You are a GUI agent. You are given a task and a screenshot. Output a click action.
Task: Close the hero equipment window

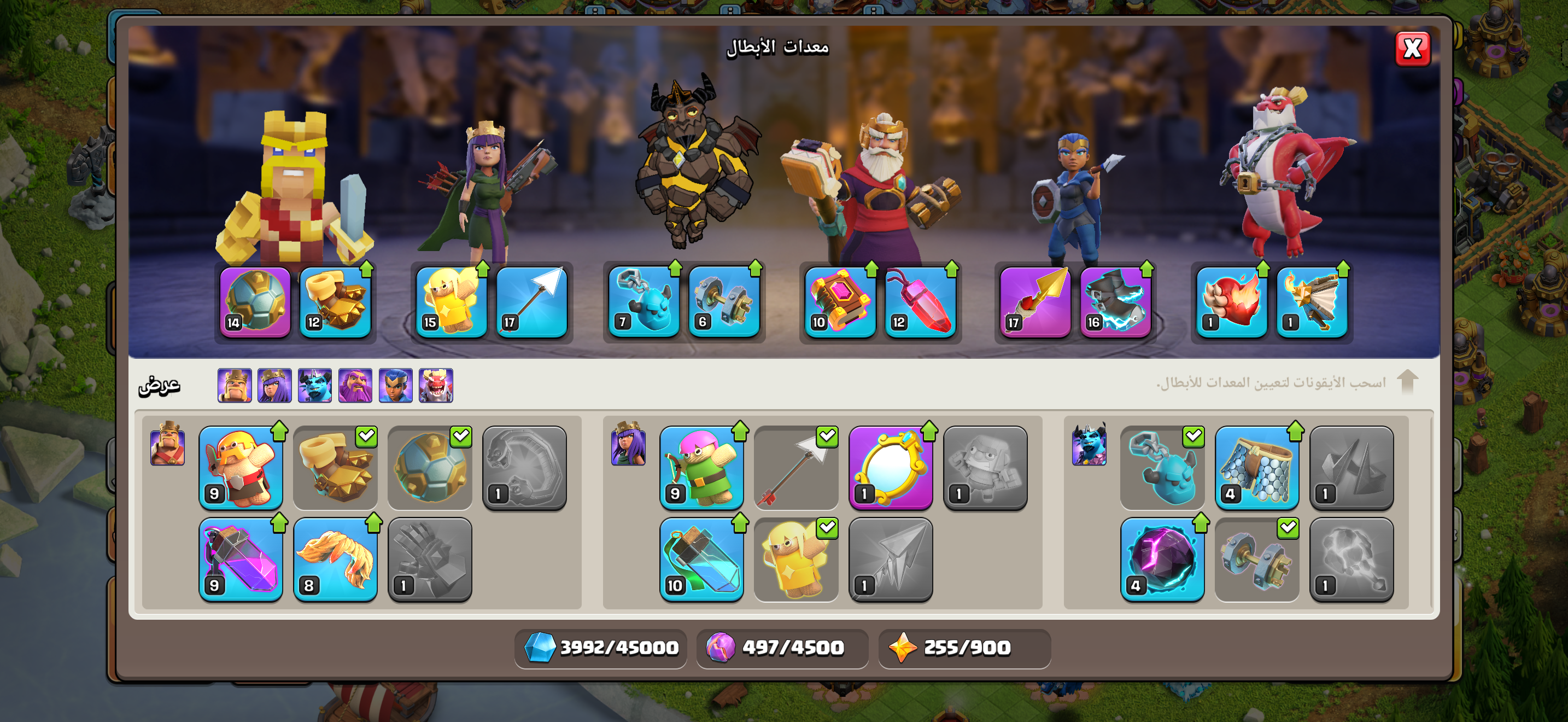tap(1412, 49)
